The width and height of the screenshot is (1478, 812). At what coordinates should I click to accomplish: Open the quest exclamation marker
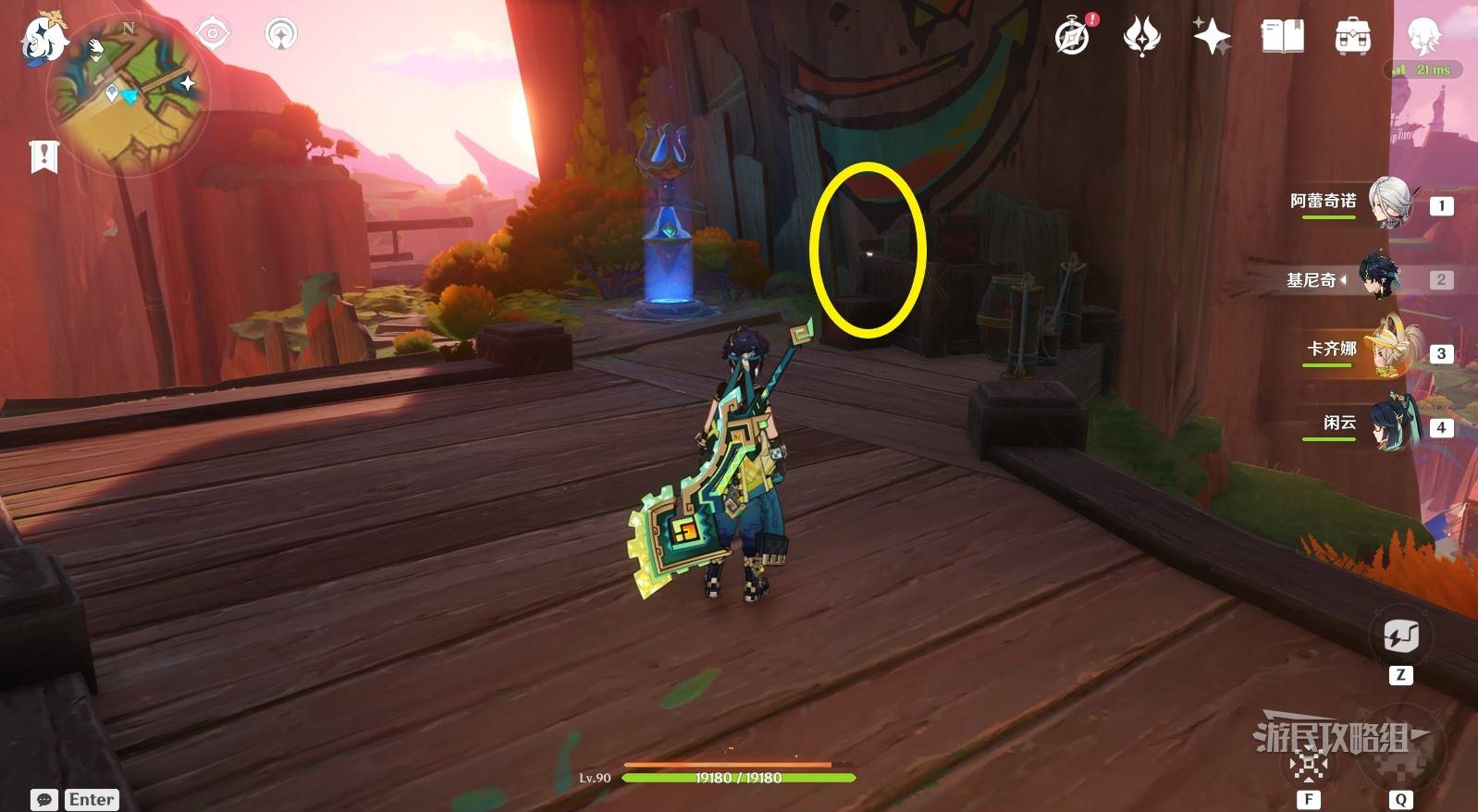pos(43,156)
